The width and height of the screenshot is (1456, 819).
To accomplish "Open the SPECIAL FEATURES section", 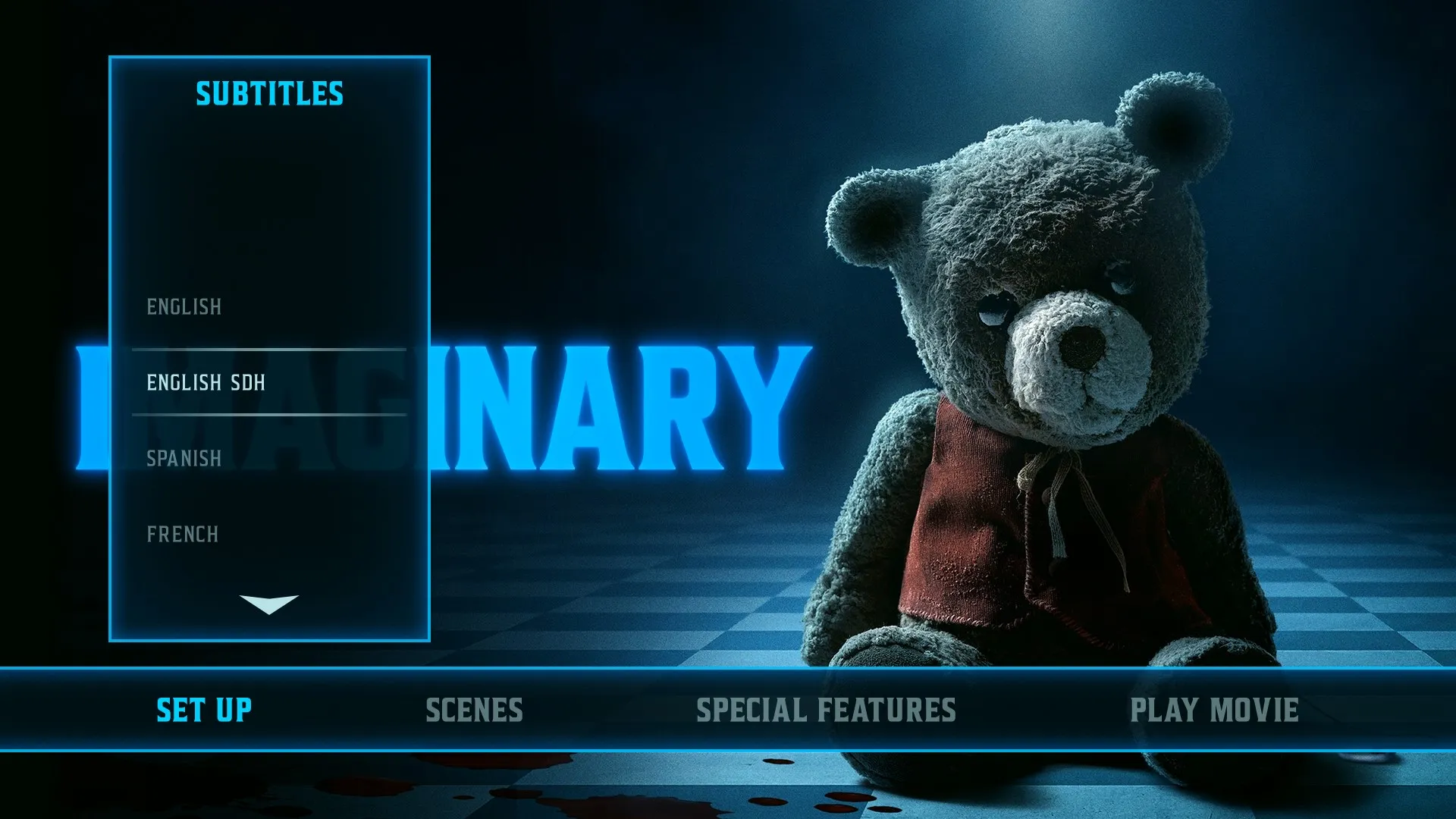I will pyautogui.click(x=824, y=711).
